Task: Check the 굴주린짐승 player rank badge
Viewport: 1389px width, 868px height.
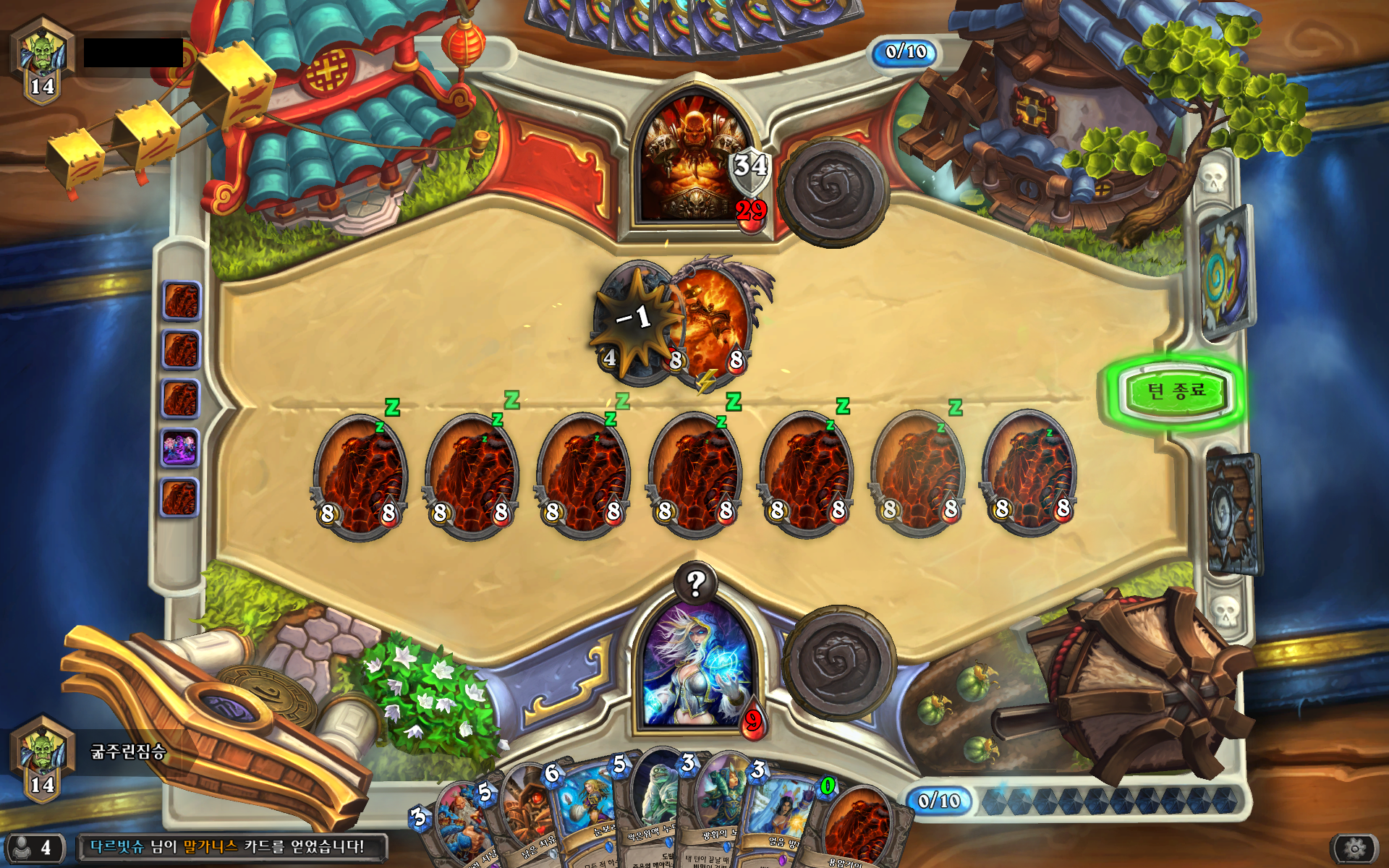Action: 42,756
